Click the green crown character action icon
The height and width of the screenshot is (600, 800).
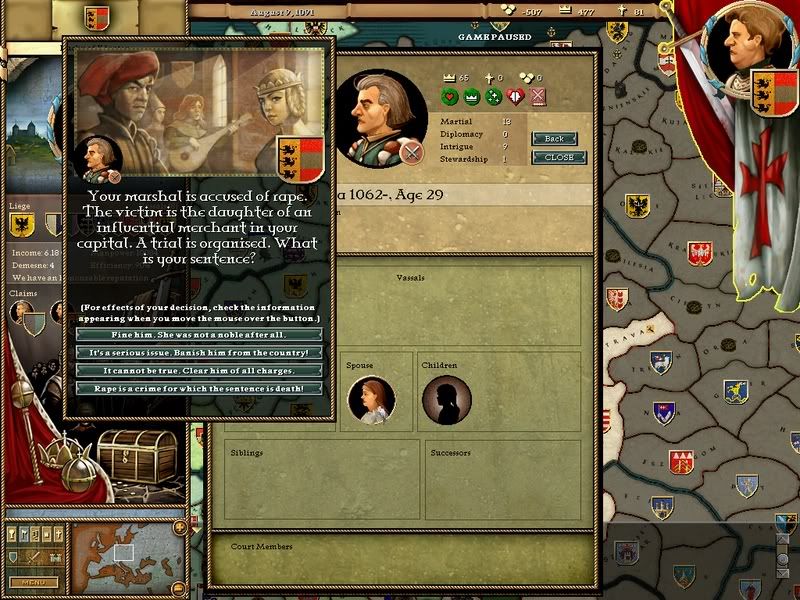click(471, 97)
